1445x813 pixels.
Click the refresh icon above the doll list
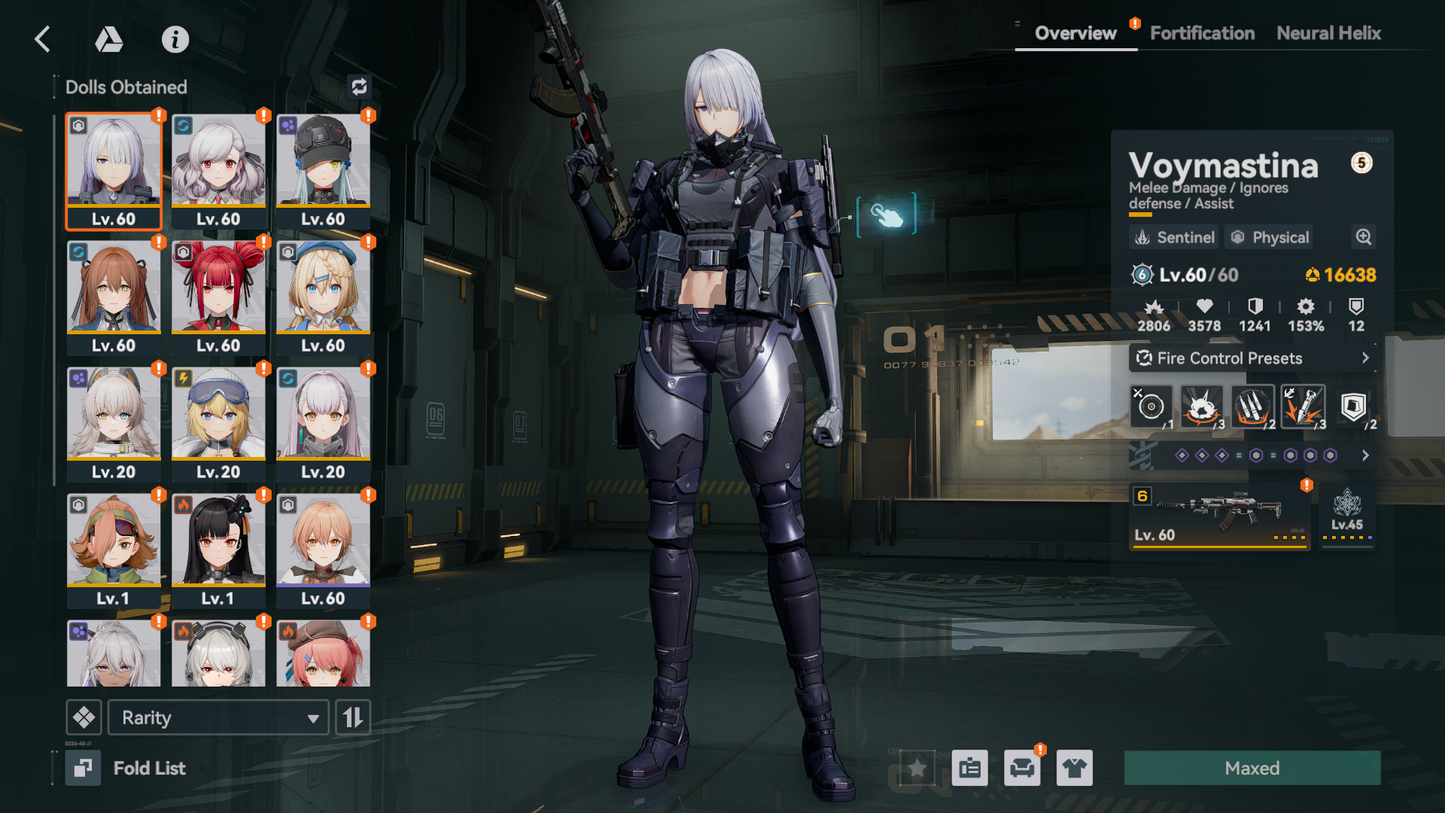[x=360, y=87]
